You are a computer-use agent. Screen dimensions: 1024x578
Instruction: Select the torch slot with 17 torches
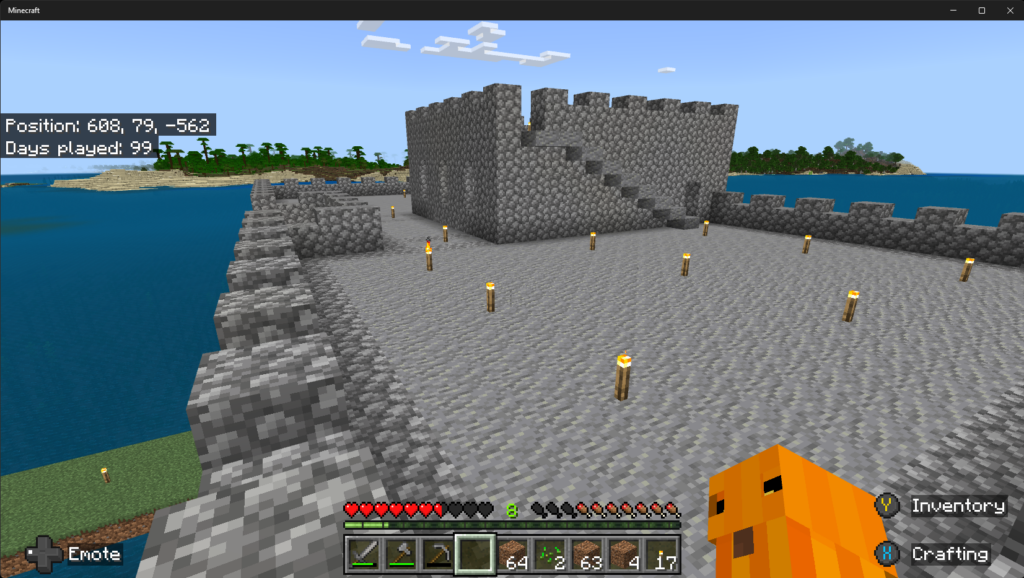(661, 554)
